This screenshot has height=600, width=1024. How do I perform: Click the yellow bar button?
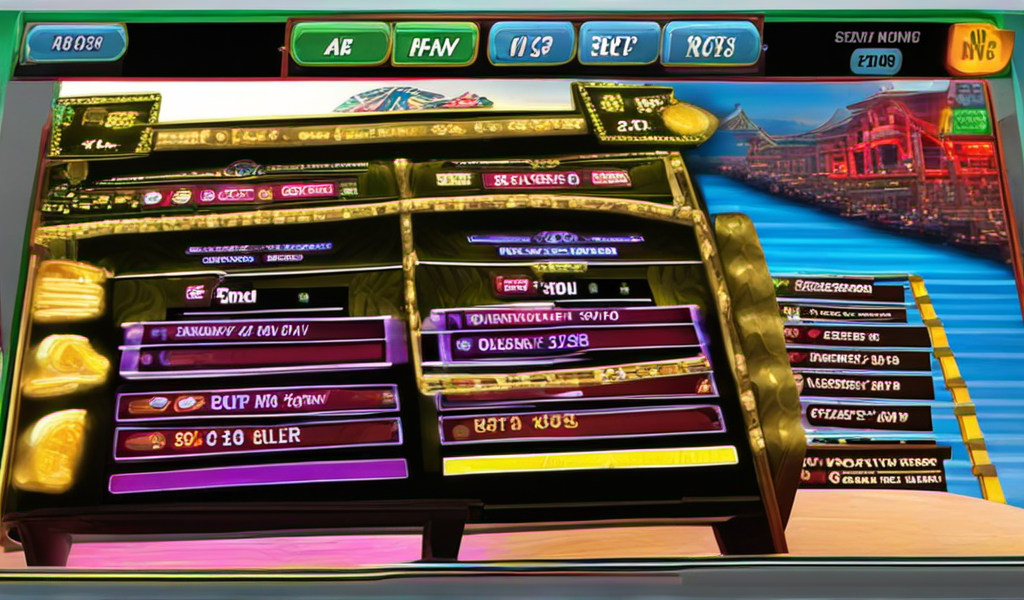(590, 461)
